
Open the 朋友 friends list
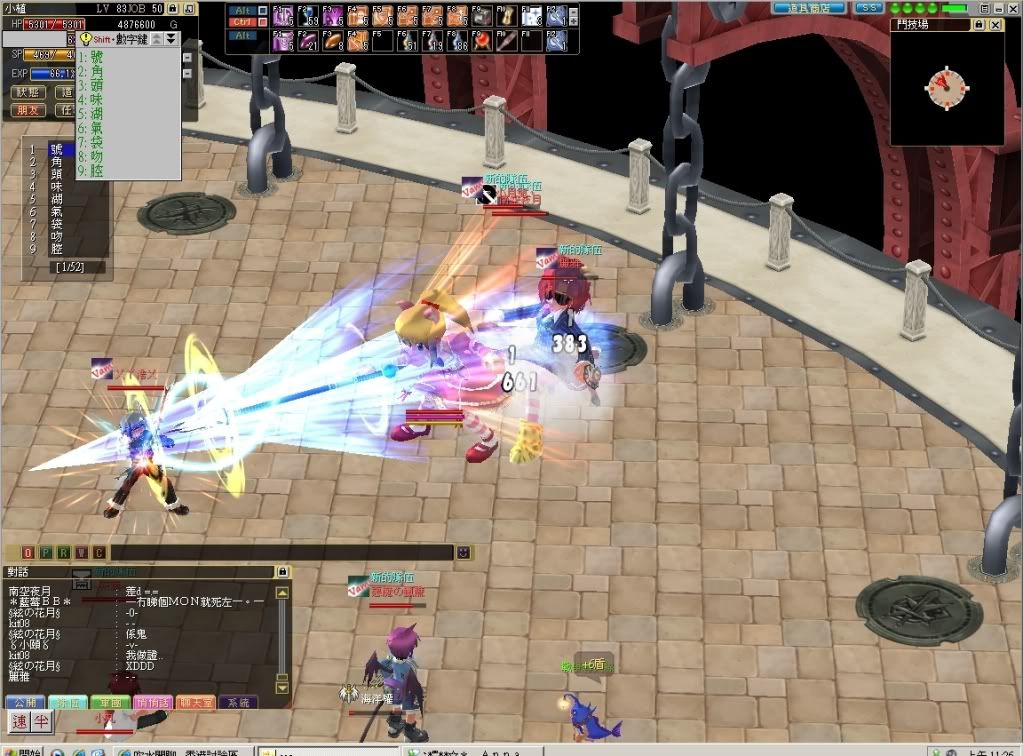pyautogui.click(x=28, y=110)
